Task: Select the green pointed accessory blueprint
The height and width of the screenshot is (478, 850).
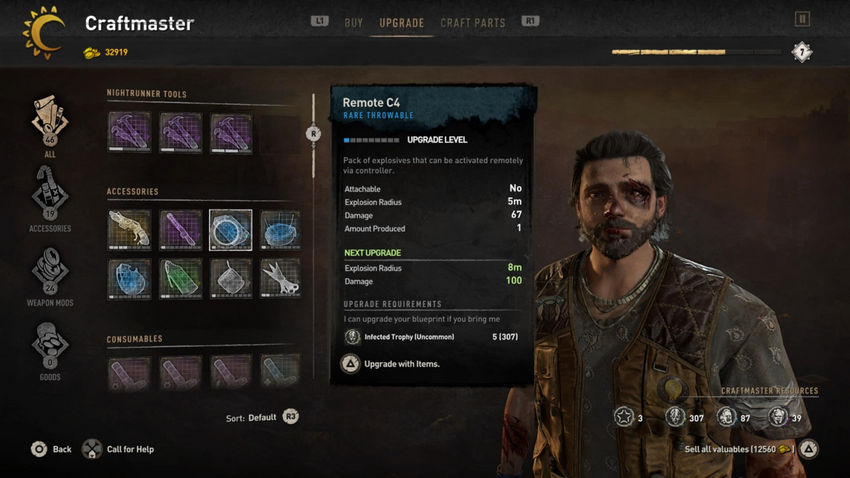Action: pos(180,278)
